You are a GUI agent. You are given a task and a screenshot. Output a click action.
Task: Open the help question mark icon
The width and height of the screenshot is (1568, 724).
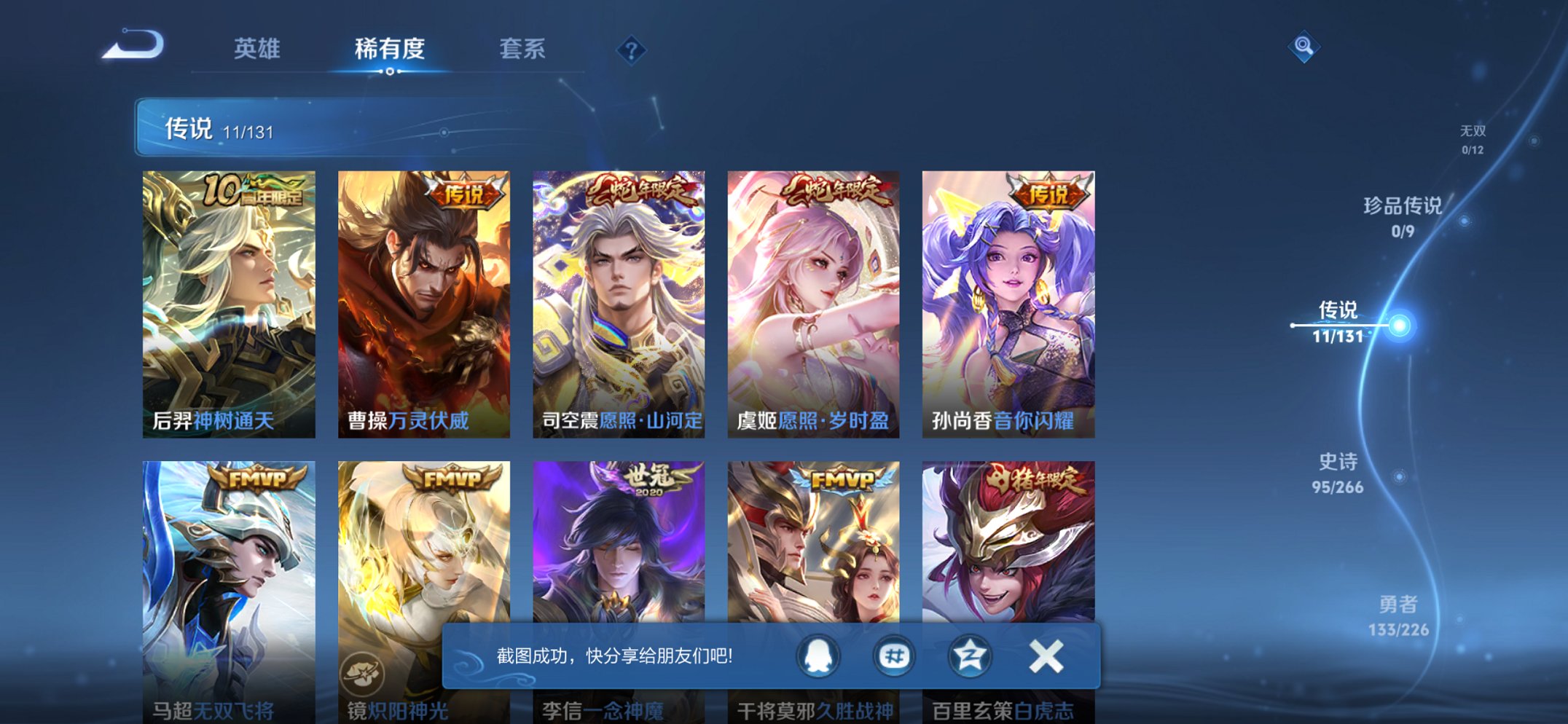(x=631, y=50)
